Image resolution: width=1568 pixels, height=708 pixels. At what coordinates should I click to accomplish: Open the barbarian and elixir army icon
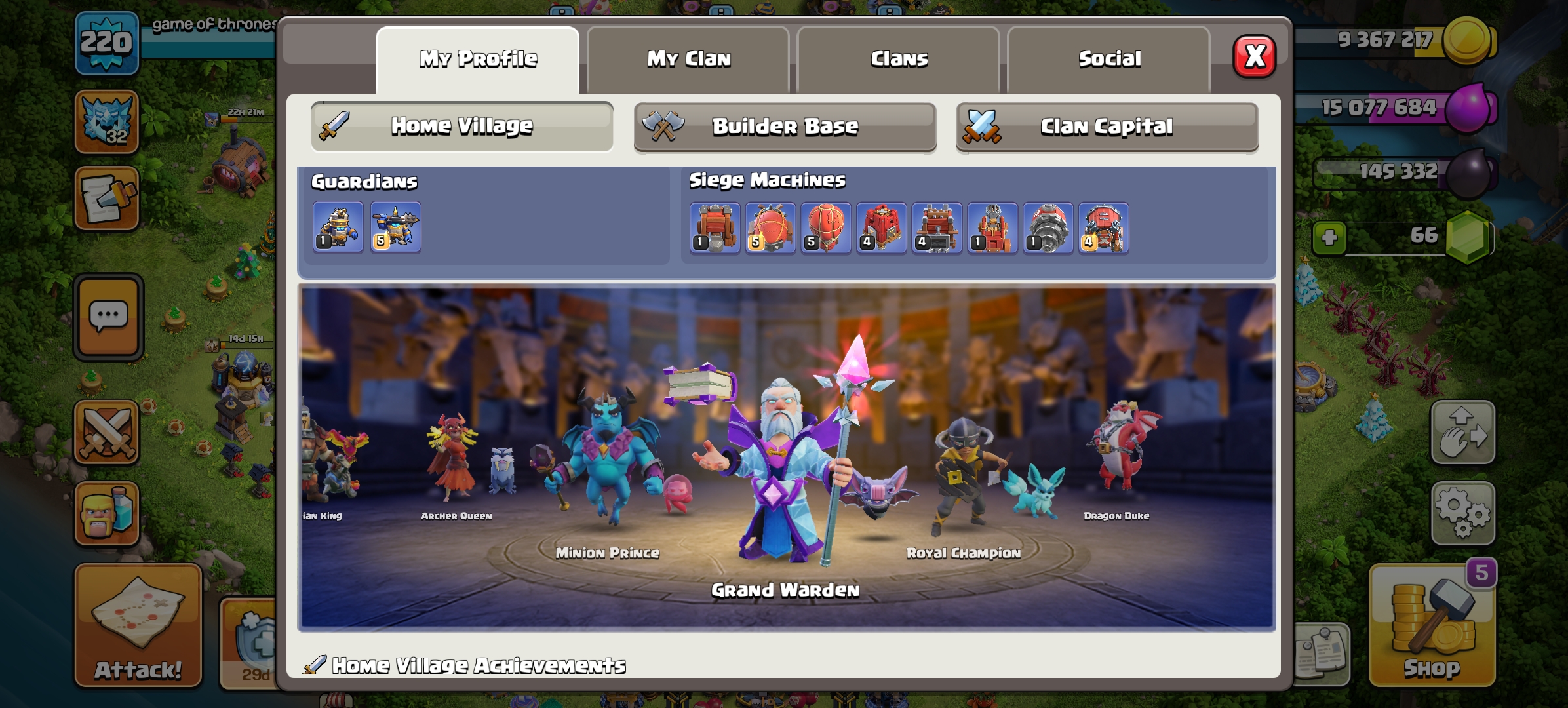107,514
